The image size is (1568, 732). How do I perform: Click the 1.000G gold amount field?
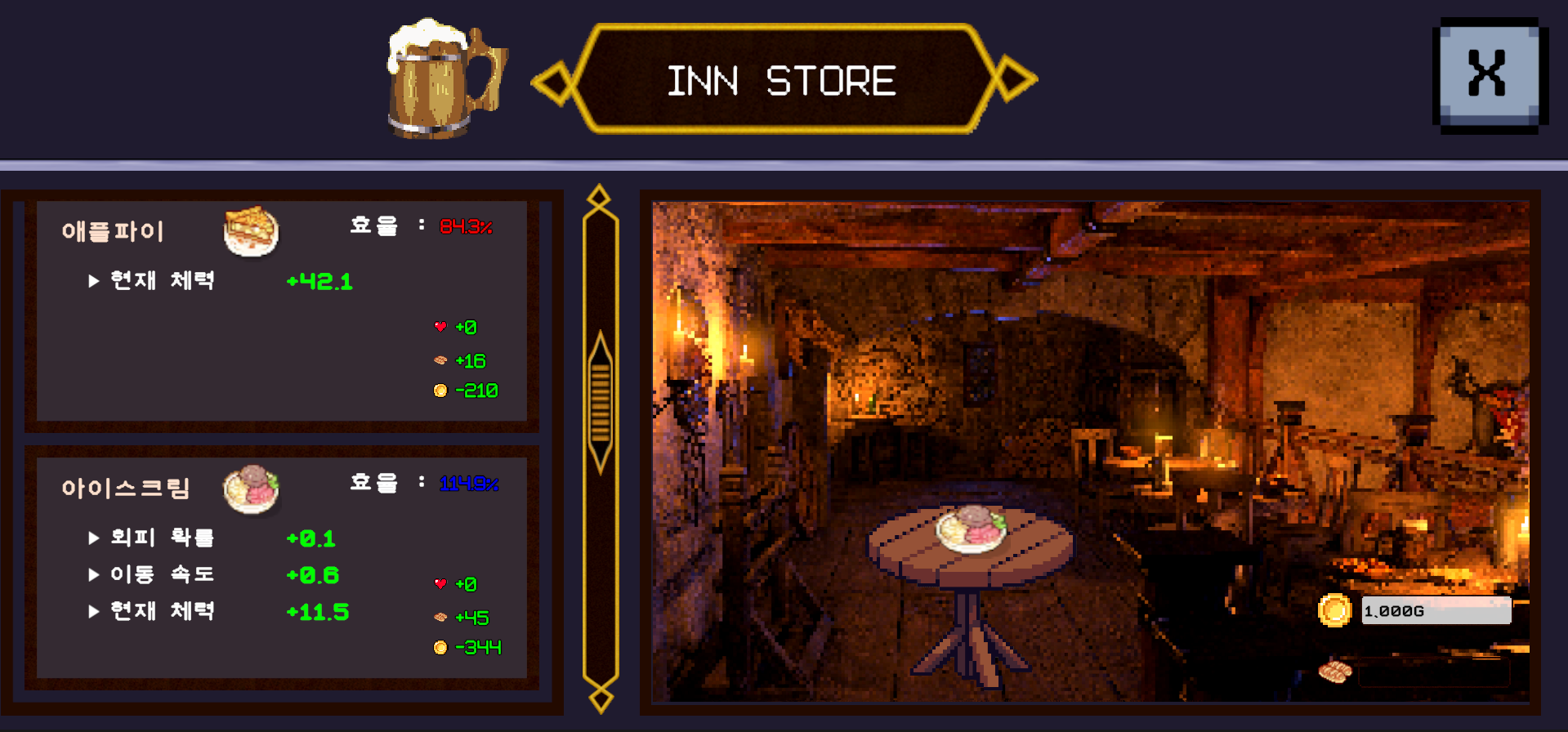click(x=1436, y=609)
